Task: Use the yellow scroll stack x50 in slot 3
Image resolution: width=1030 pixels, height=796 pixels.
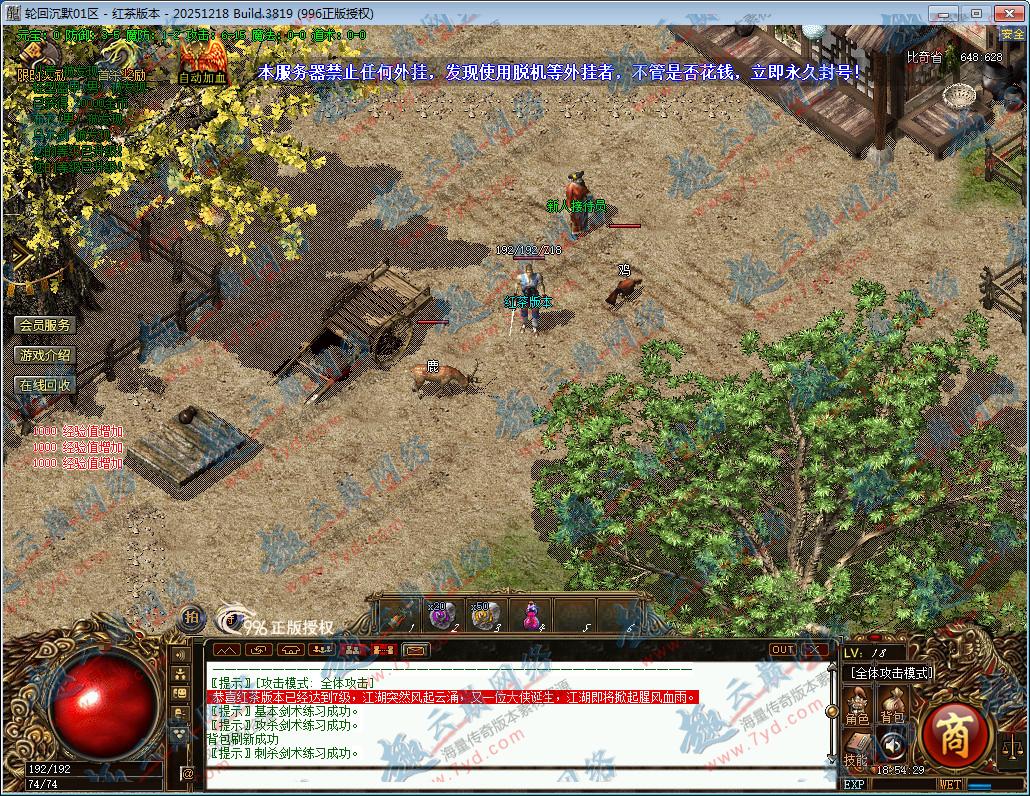Action: point(486,616)
